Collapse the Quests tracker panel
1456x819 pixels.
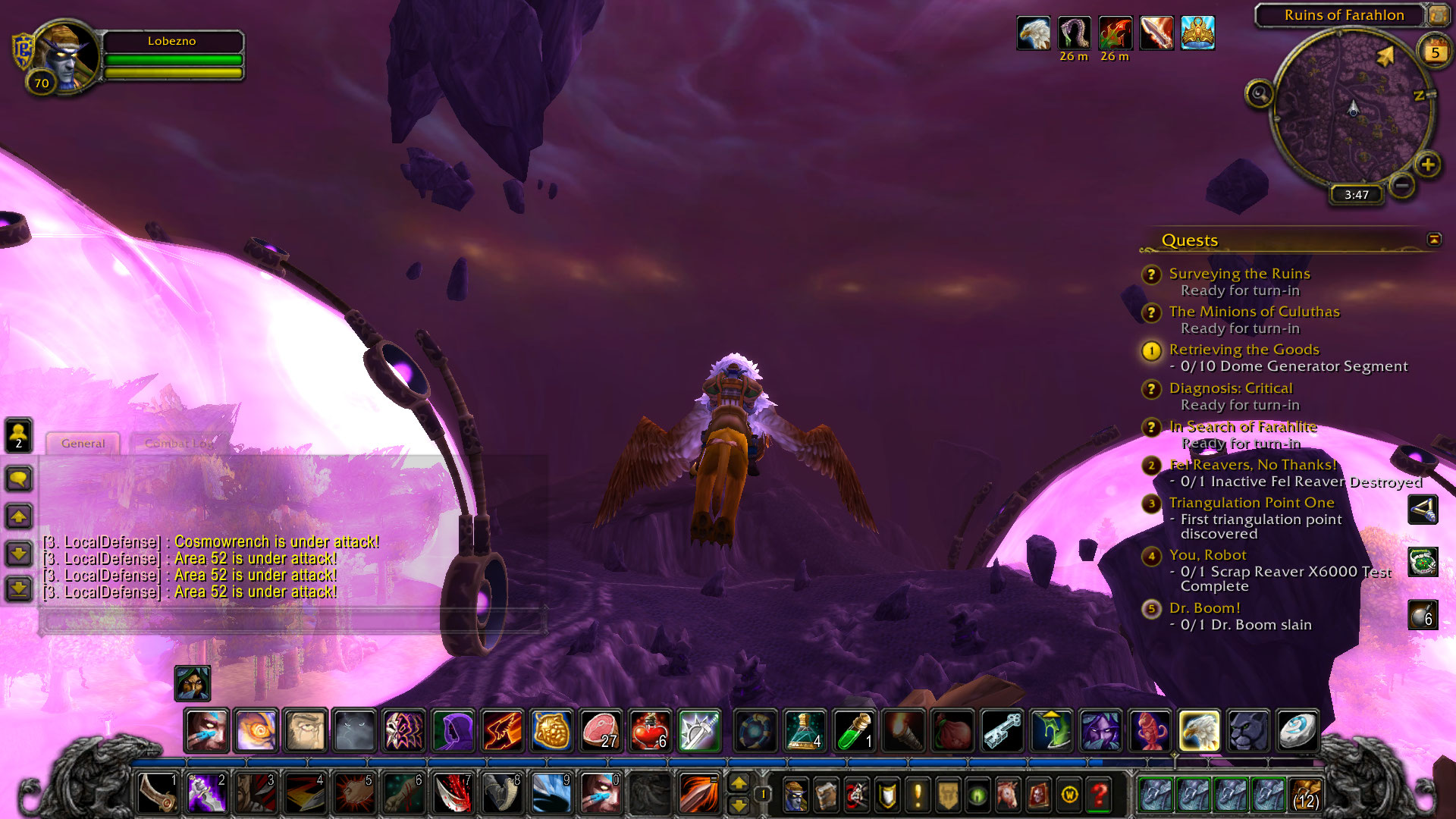tap(1433, 240)
